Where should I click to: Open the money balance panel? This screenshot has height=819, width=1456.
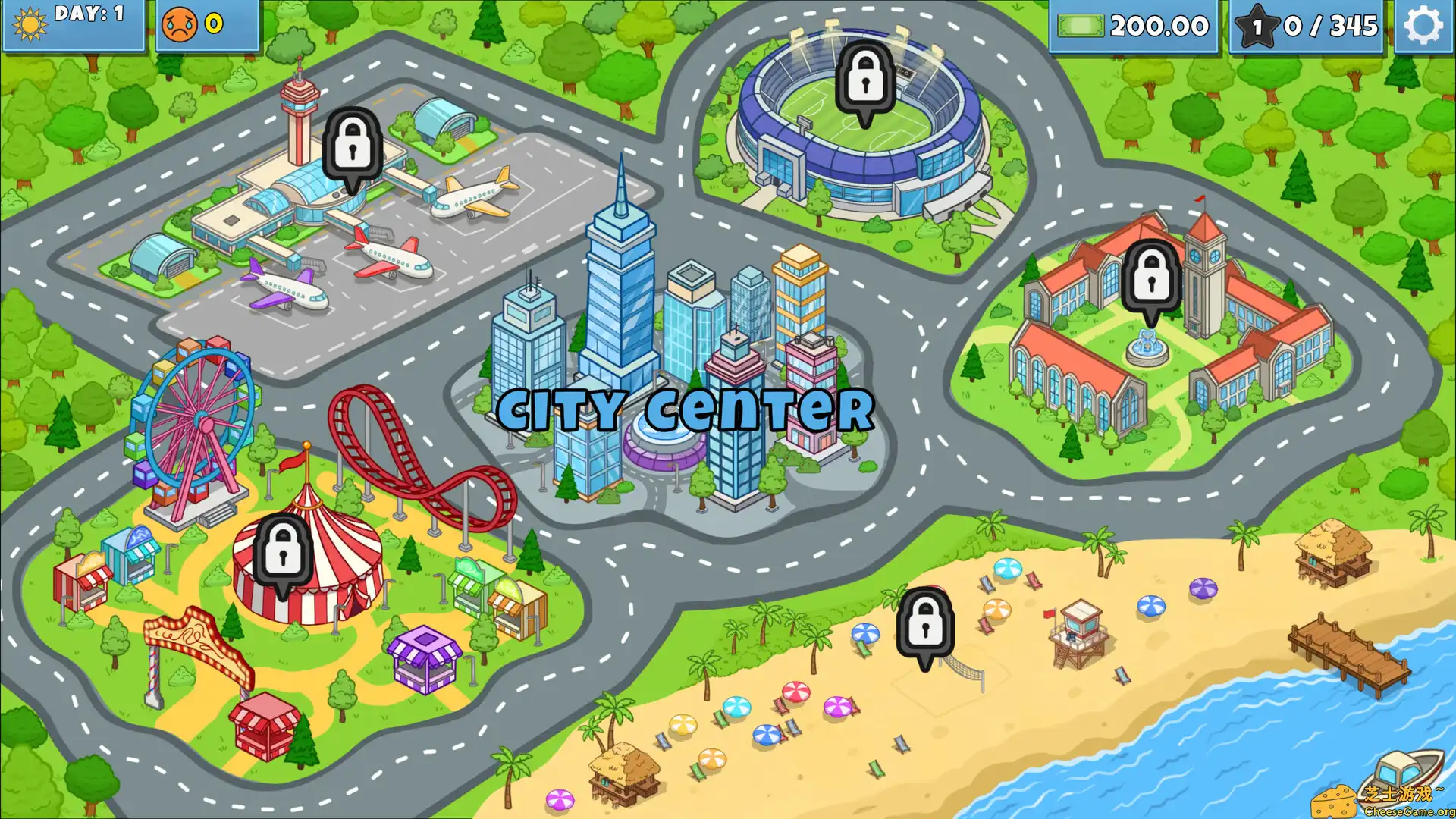pos(1134,25)
